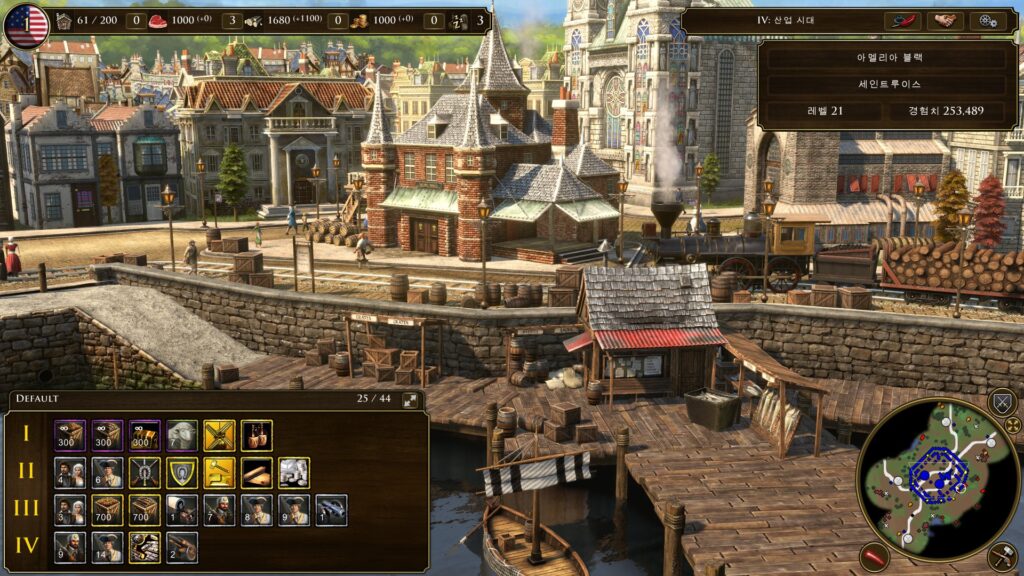The height and width of the screenshot is (576, 1024).
Task: Choose the wooden planks card
Action: tap(256, 473)
